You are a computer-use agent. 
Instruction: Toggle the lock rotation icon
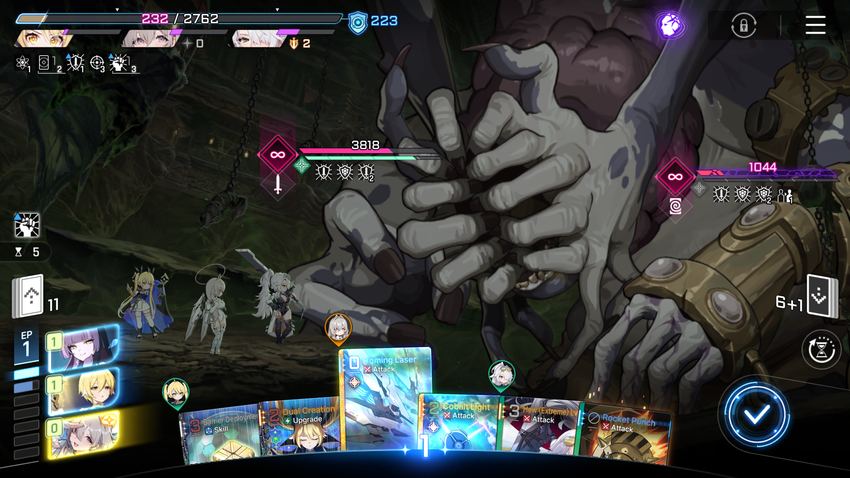[x=742, y=25]
